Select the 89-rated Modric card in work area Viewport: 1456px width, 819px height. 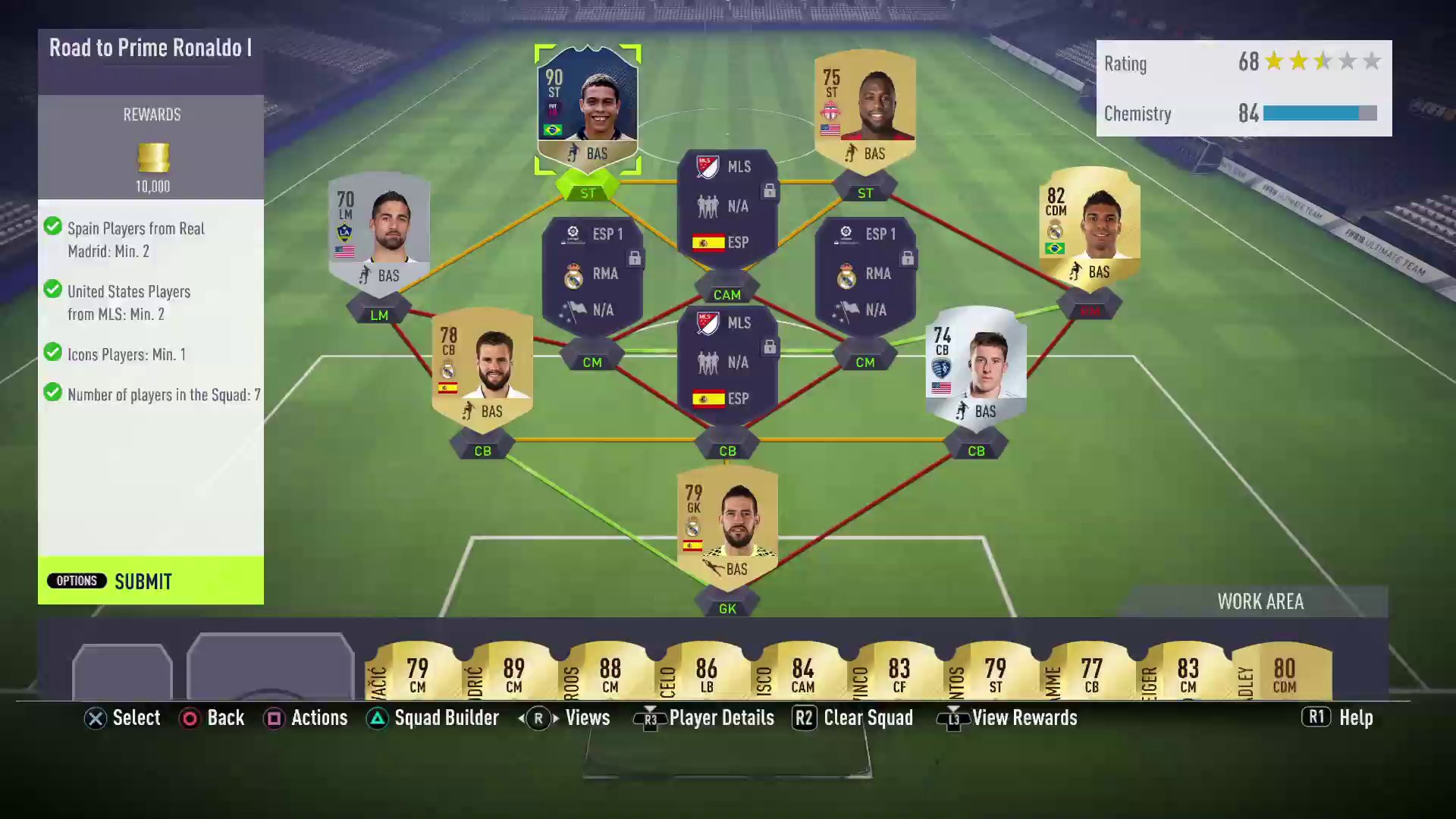pos(513,671)
